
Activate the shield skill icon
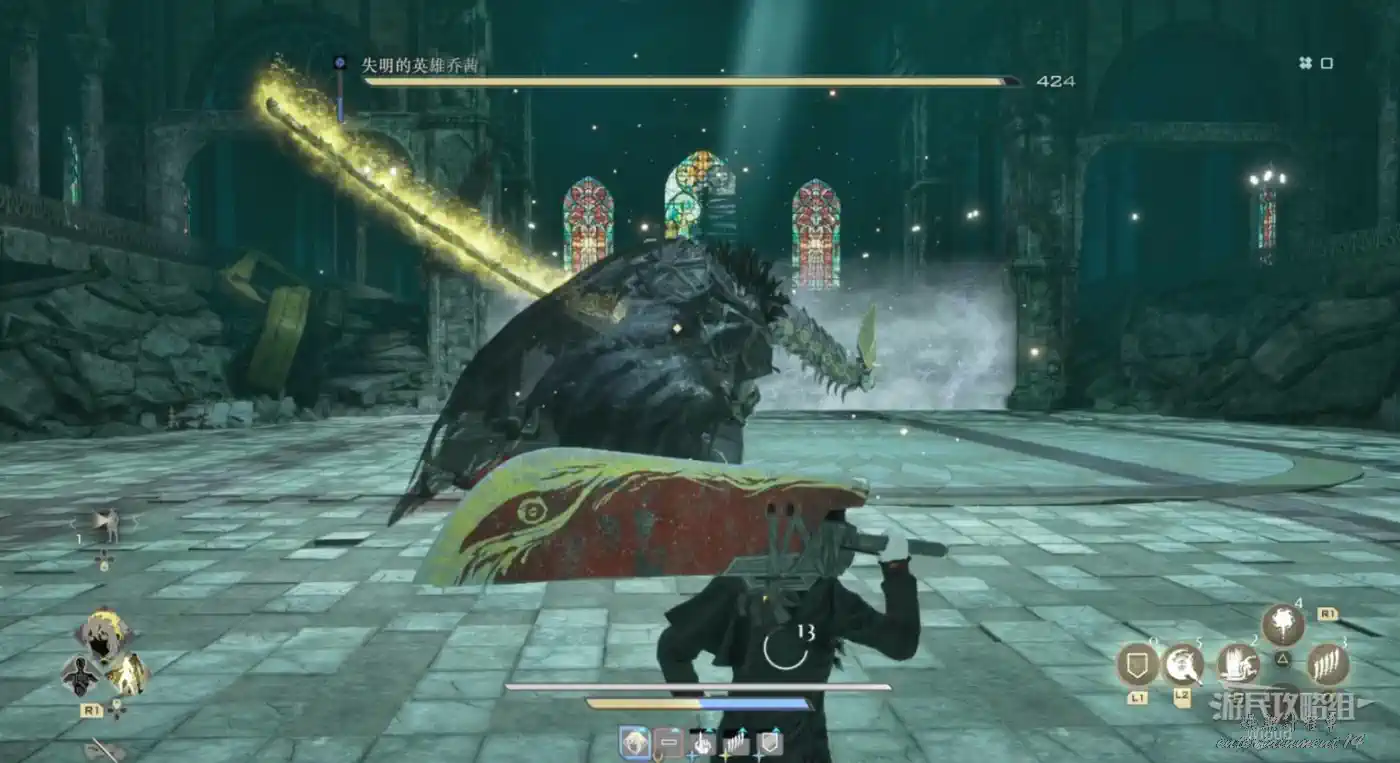click(x=1137, y=664)
